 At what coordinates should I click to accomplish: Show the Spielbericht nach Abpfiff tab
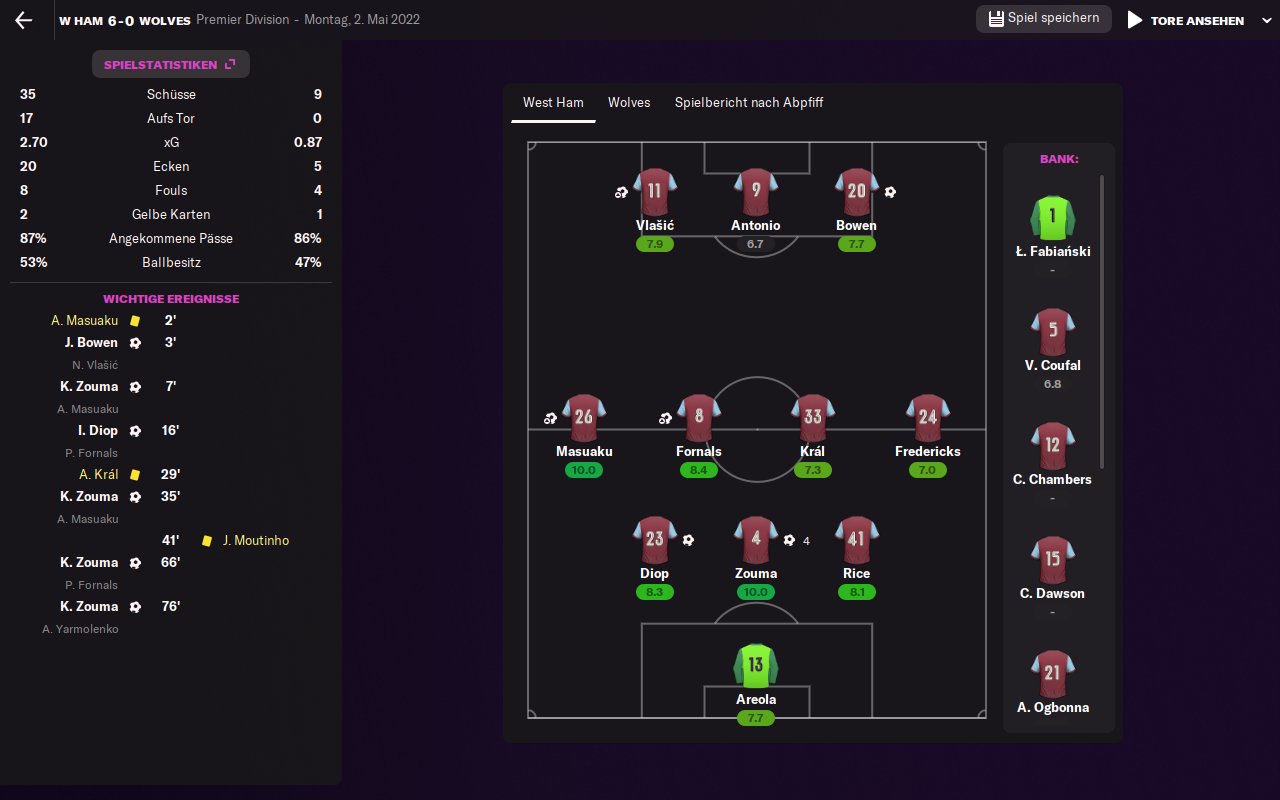coord(749,103)
